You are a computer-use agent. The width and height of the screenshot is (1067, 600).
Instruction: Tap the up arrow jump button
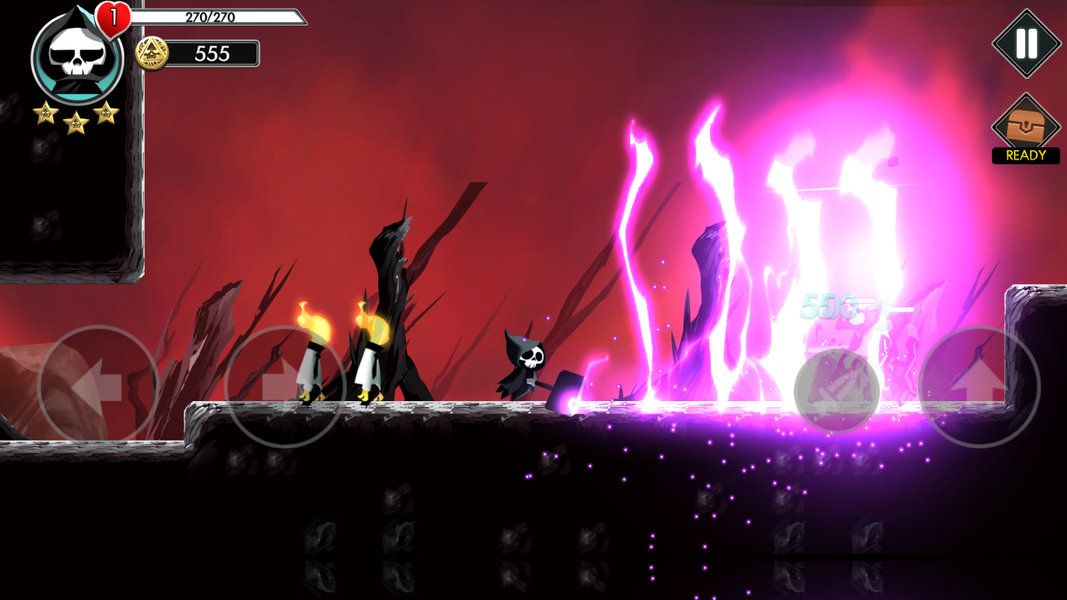979,386
